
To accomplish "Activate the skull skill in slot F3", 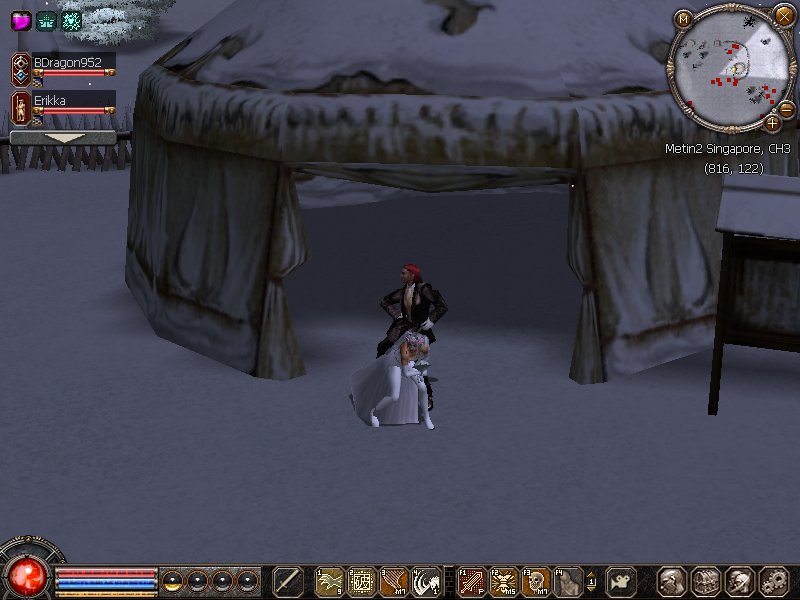I will coord(537,581).
